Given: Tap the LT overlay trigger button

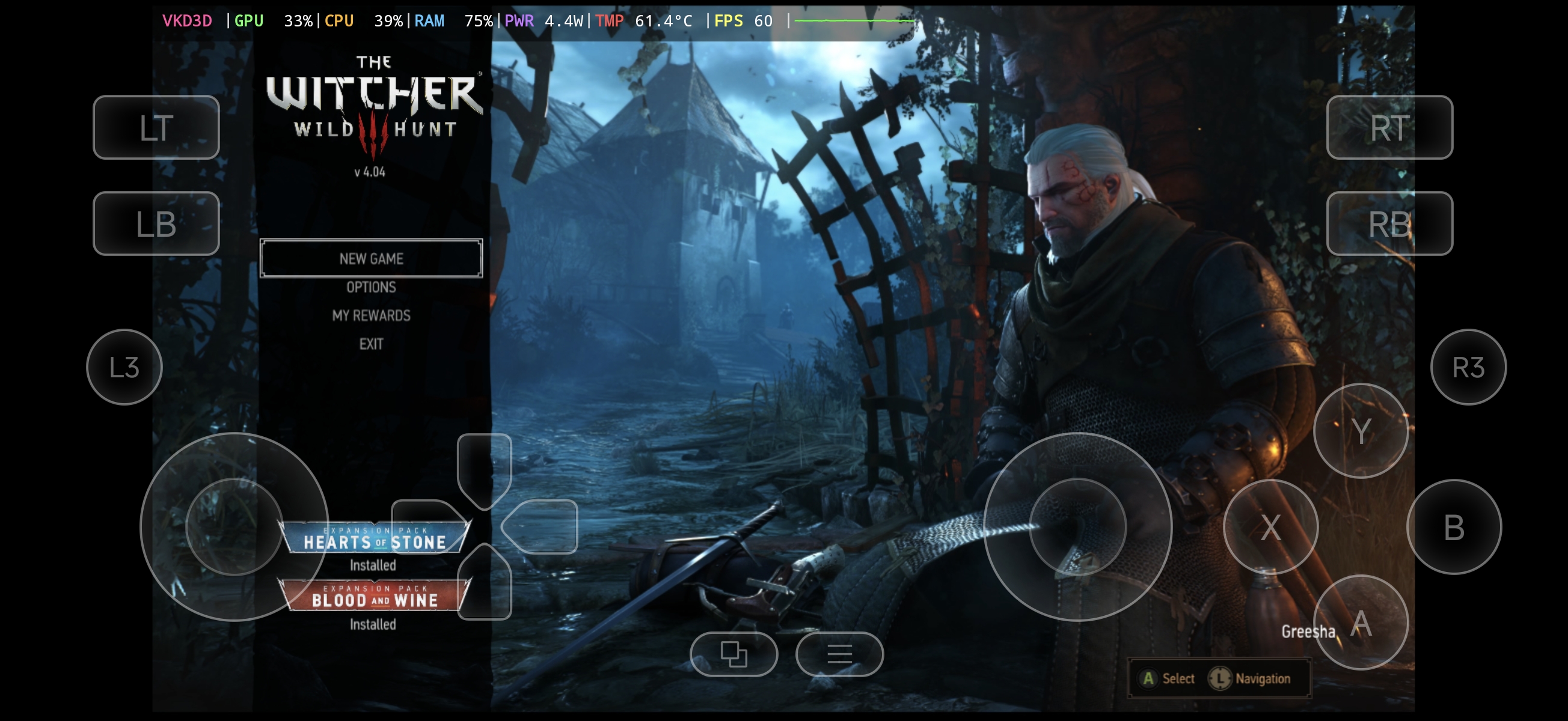Looking at the screenshot, I should coord(156,128).
